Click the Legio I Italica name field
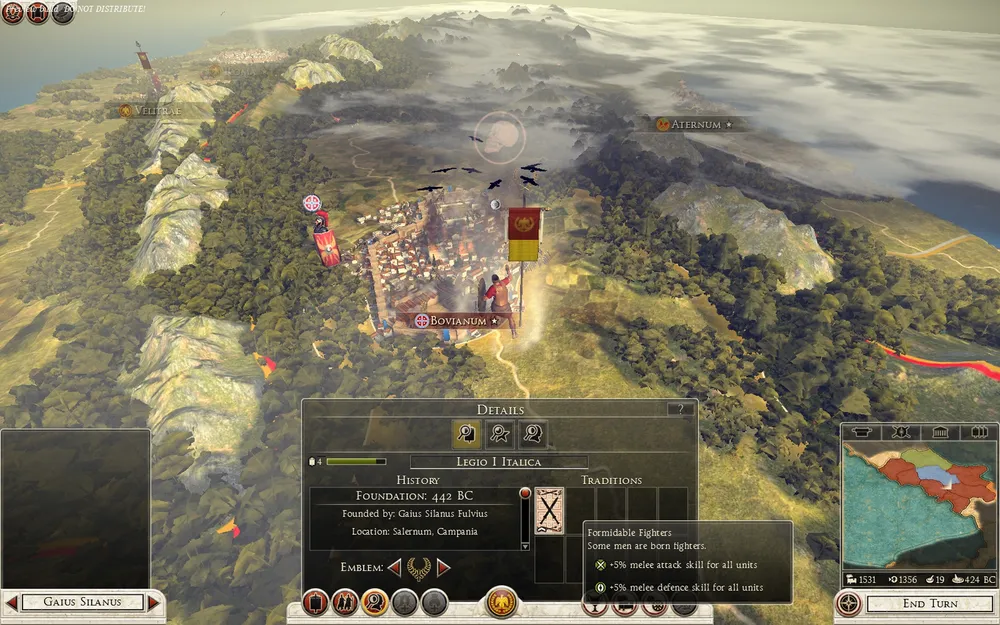 click(500, 462)
